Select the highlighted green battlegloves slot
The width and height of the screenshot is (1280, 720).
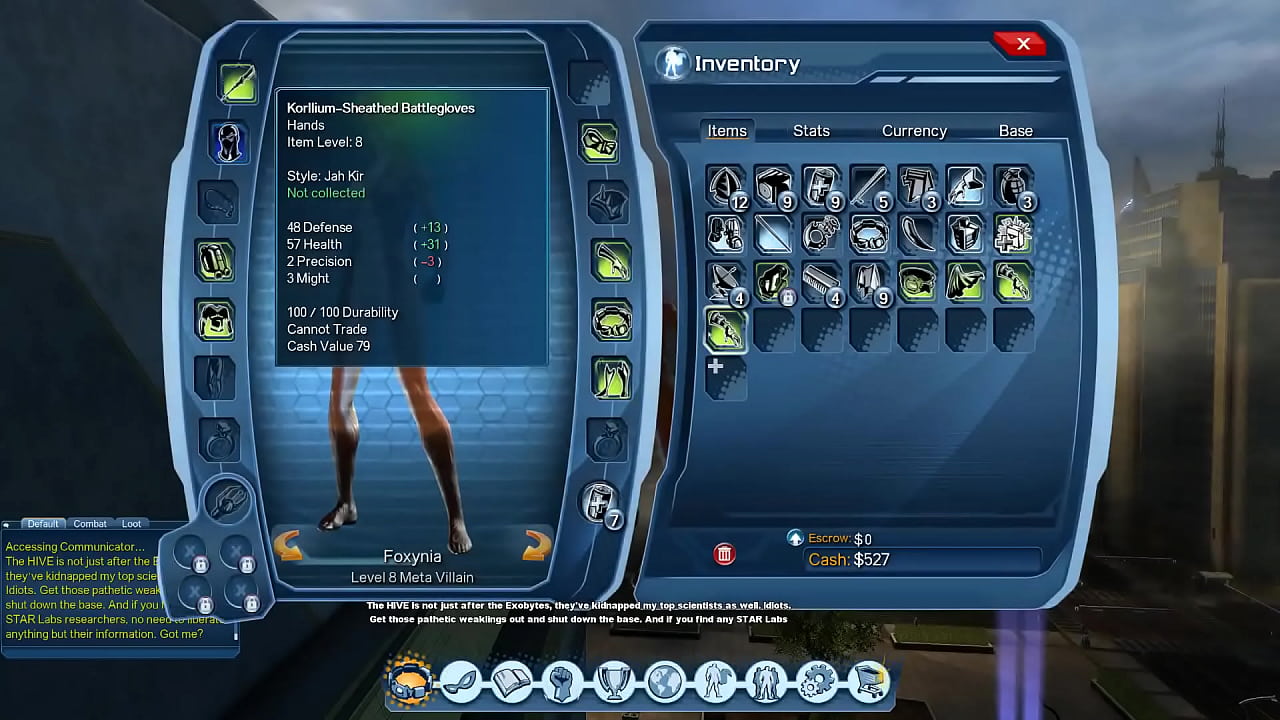pos(725,330)
